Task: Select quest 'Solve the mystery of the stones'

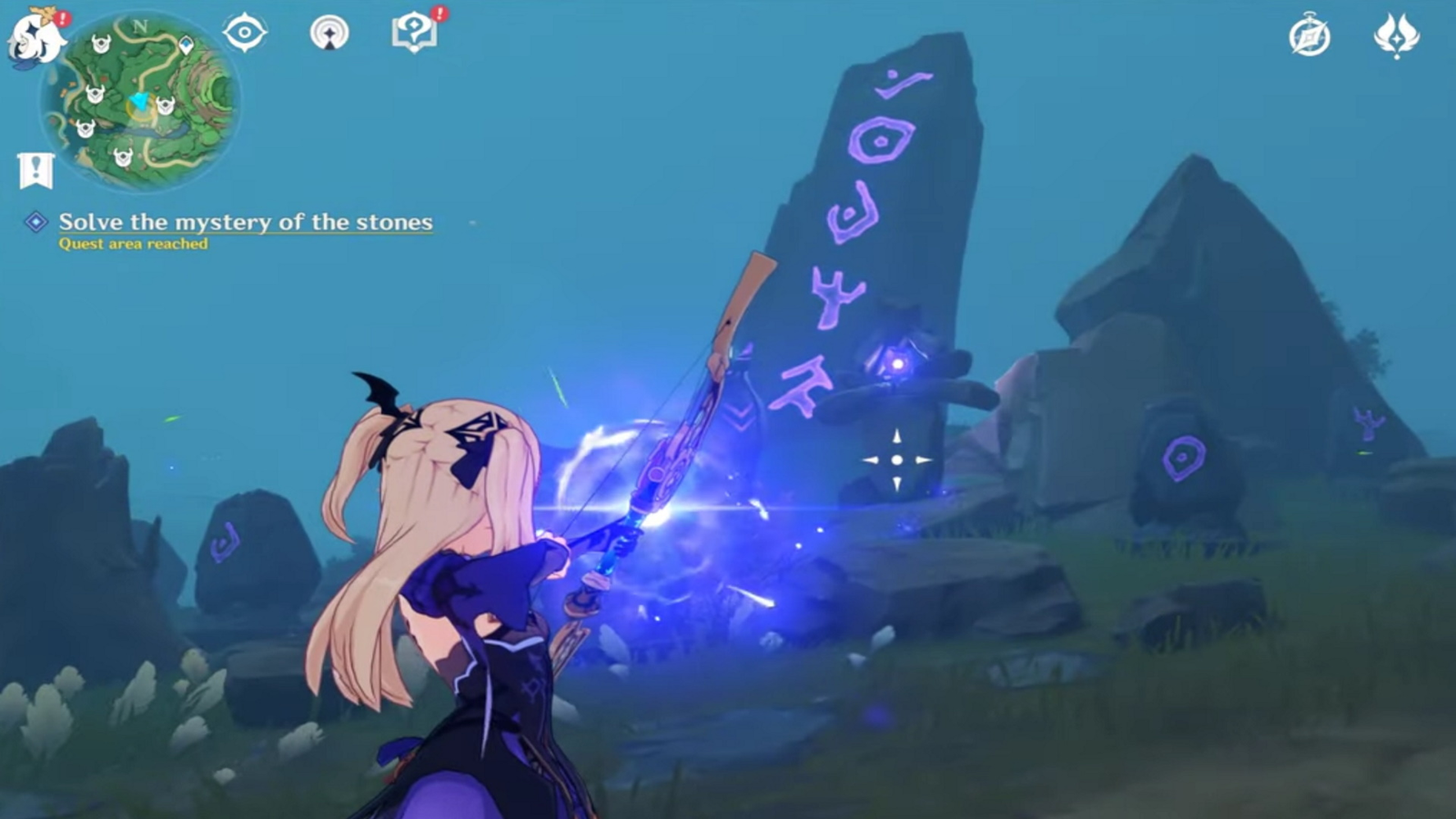Action: (x=246, y=220)
